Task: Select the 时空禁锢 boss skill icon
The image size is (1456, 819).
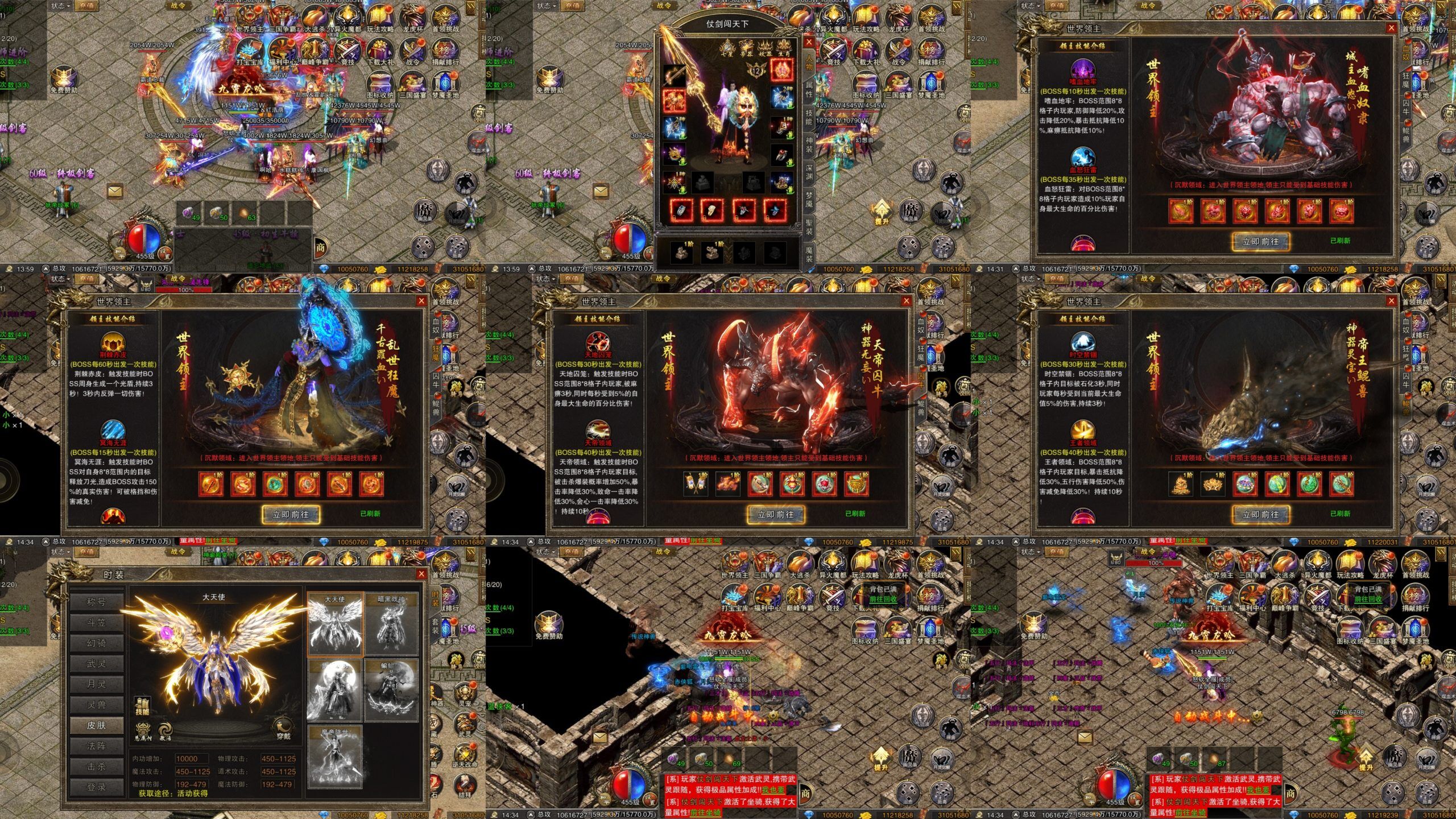Action: tap(1083, 344)
